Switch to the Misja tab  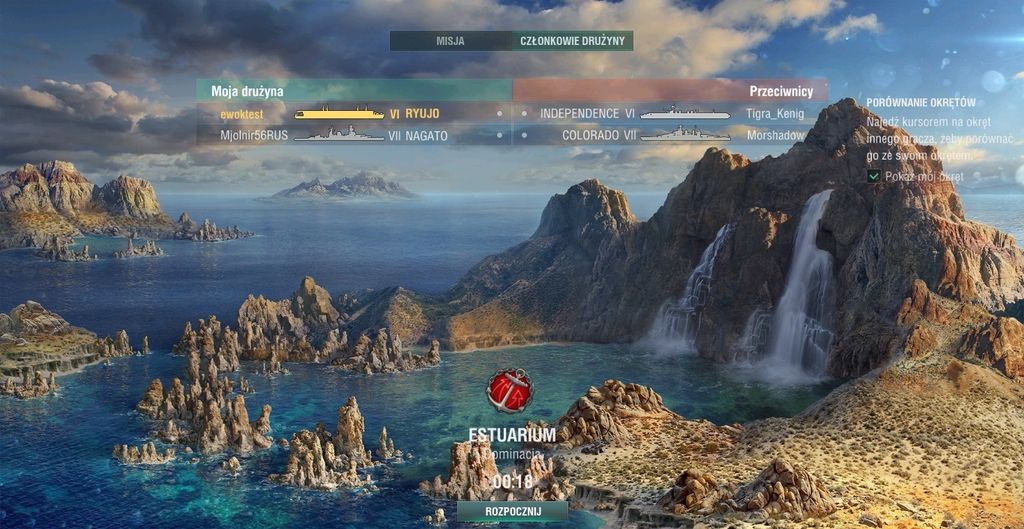pos(450,41)
